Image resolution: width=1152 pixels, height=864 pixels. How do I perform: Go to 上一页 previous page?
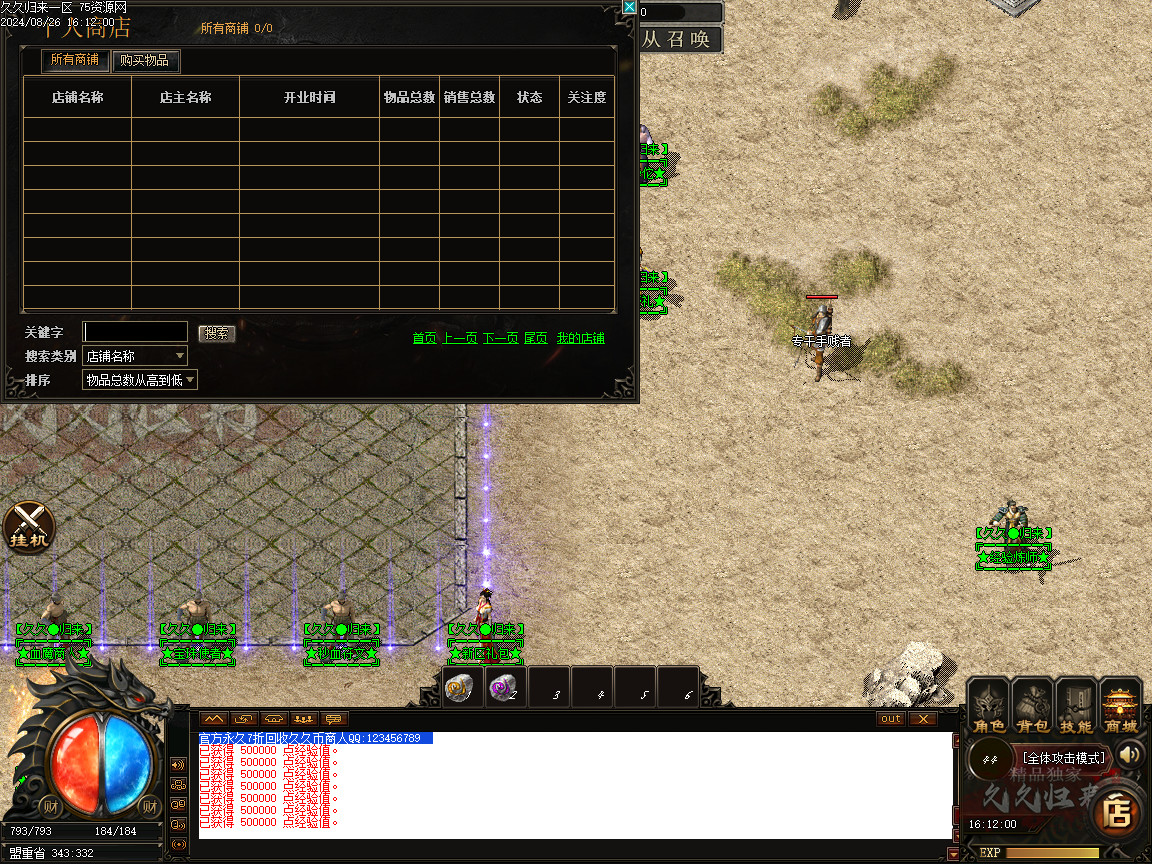coord(460,338)
